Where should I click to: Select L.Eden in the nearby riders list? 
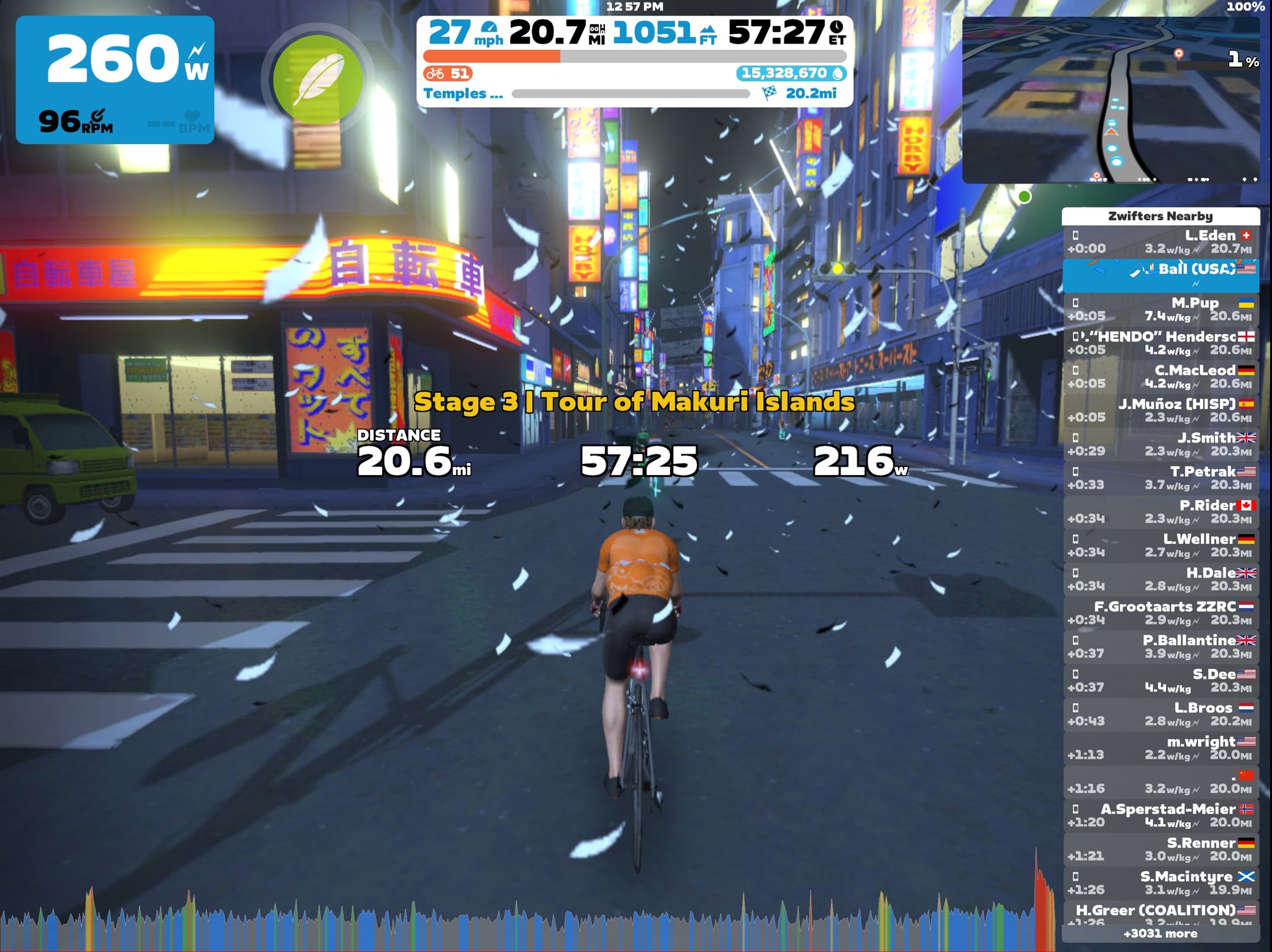[1160, 242]
